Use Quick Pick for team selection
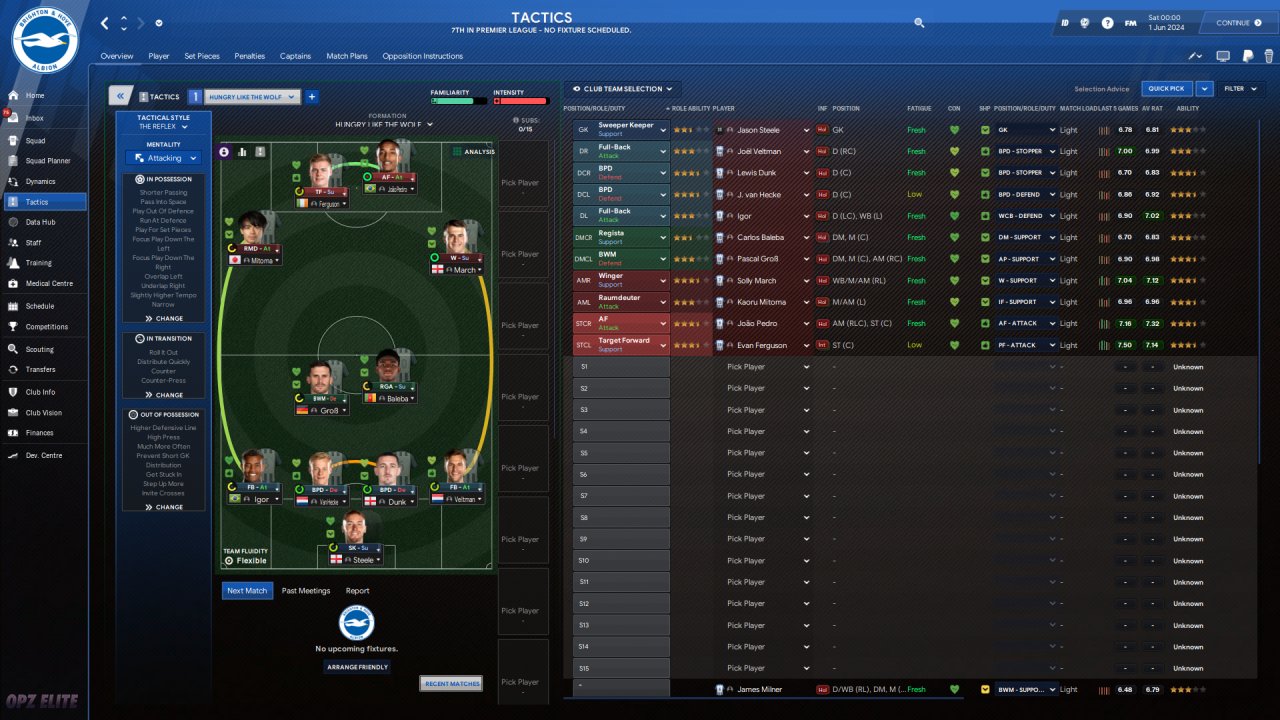Screen dimensions: 1280x720 tap(1166, 89)
